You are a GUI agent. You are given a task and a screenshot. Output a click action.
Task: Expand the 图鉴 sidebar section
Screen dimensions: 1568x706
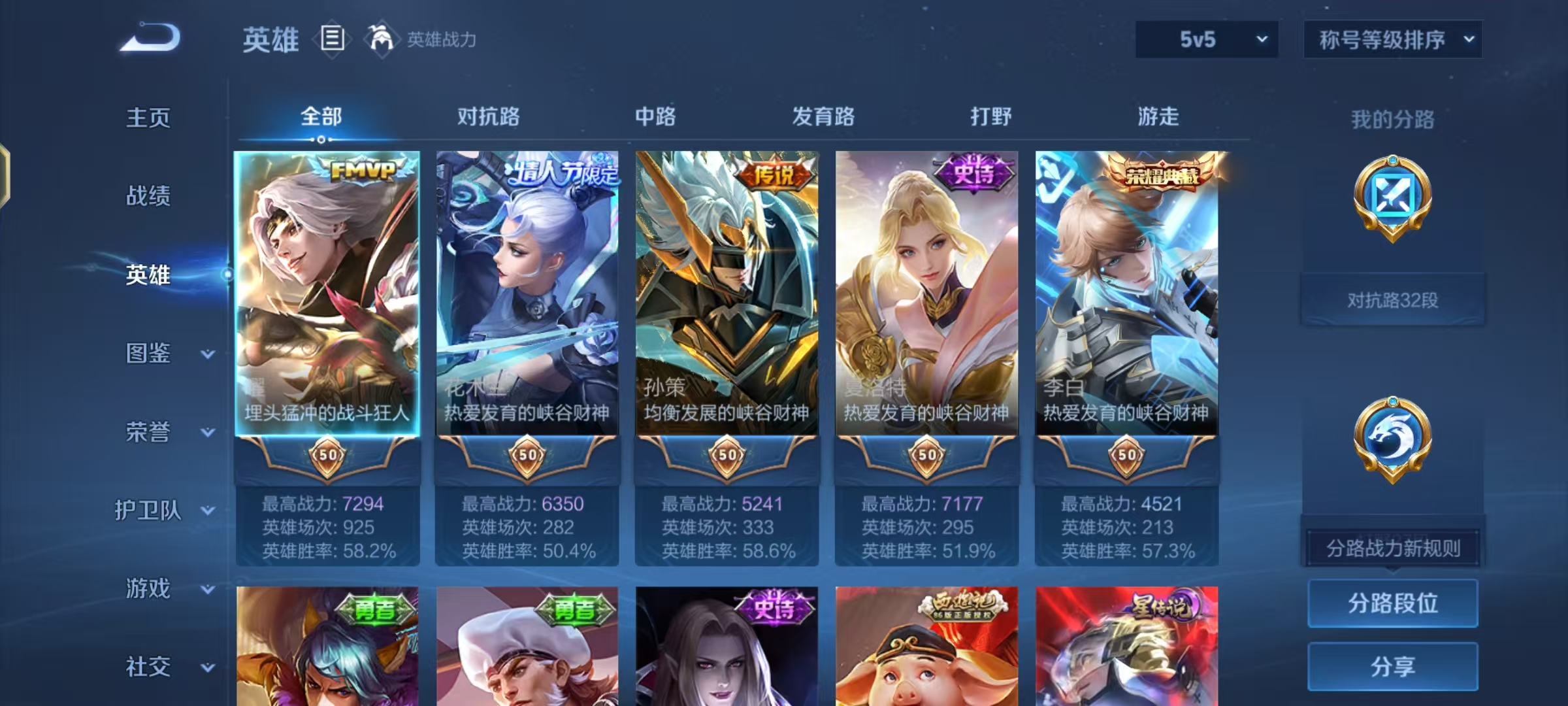149,354
